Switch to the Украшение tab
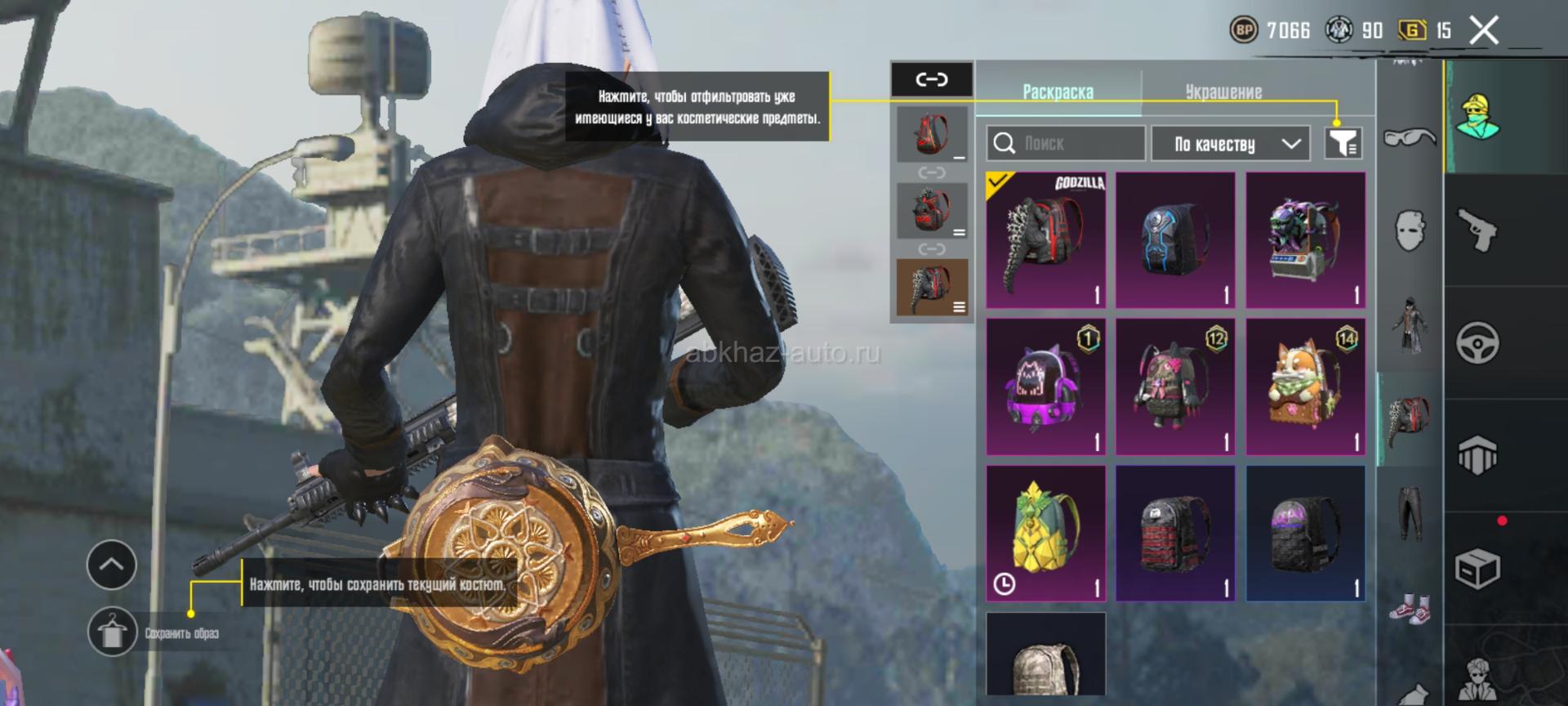1568x706 pixels. tap(1223, 92)
